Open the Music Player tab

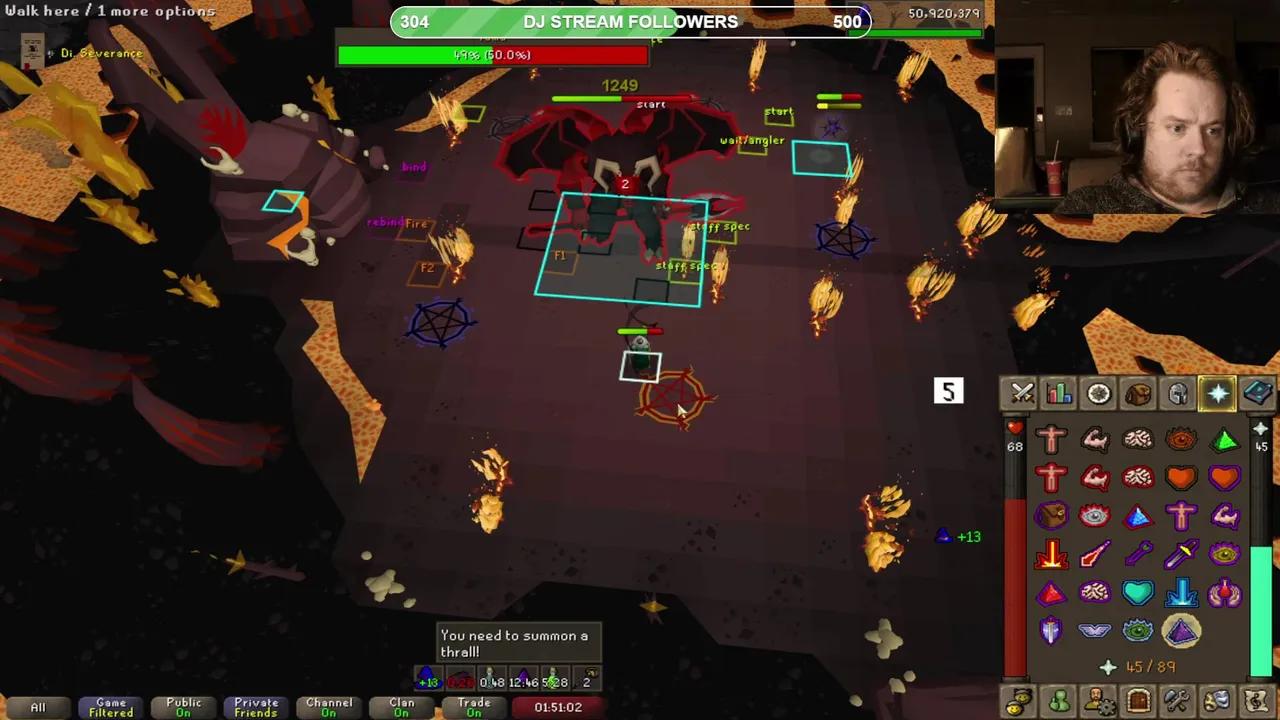click(1258, 700)
